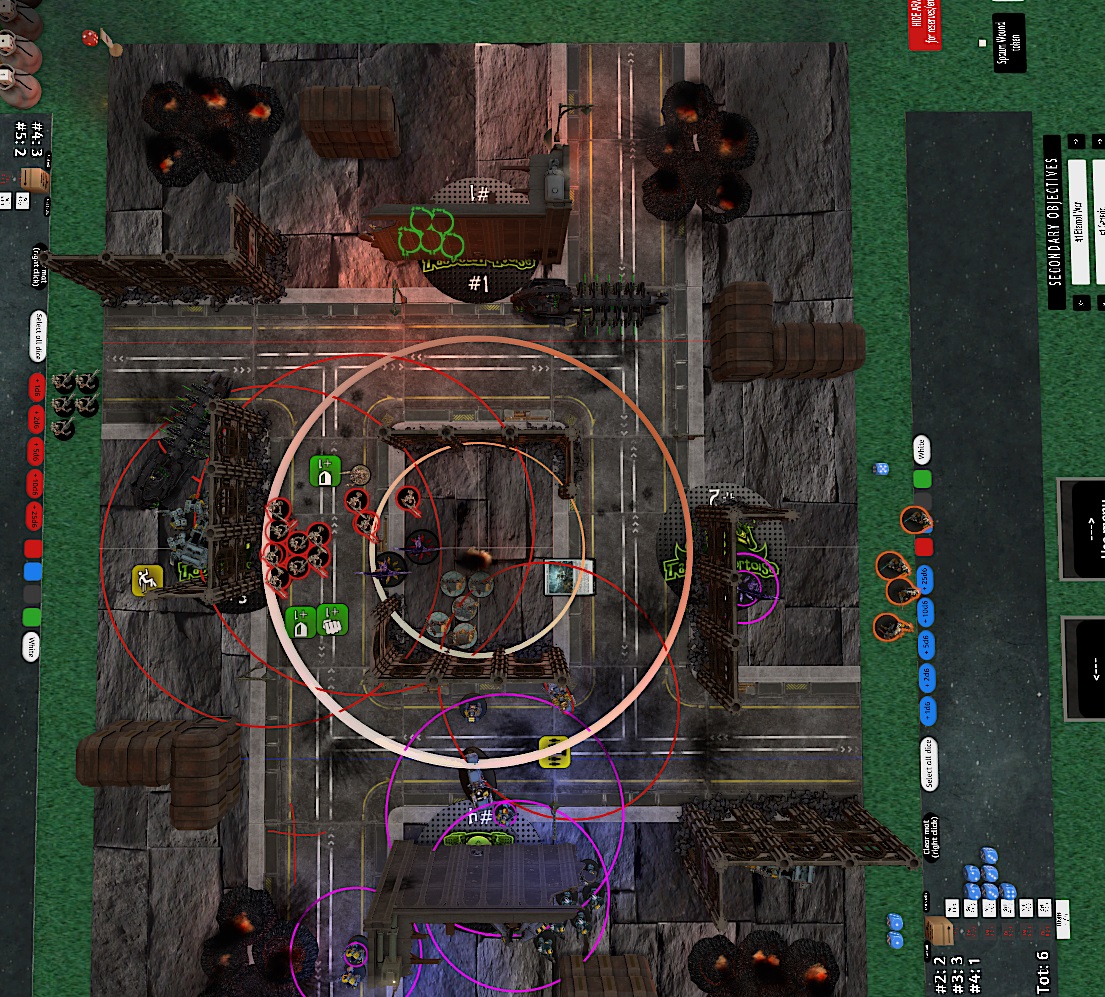Choose the blue swatch below the red dice buttons

34,571
